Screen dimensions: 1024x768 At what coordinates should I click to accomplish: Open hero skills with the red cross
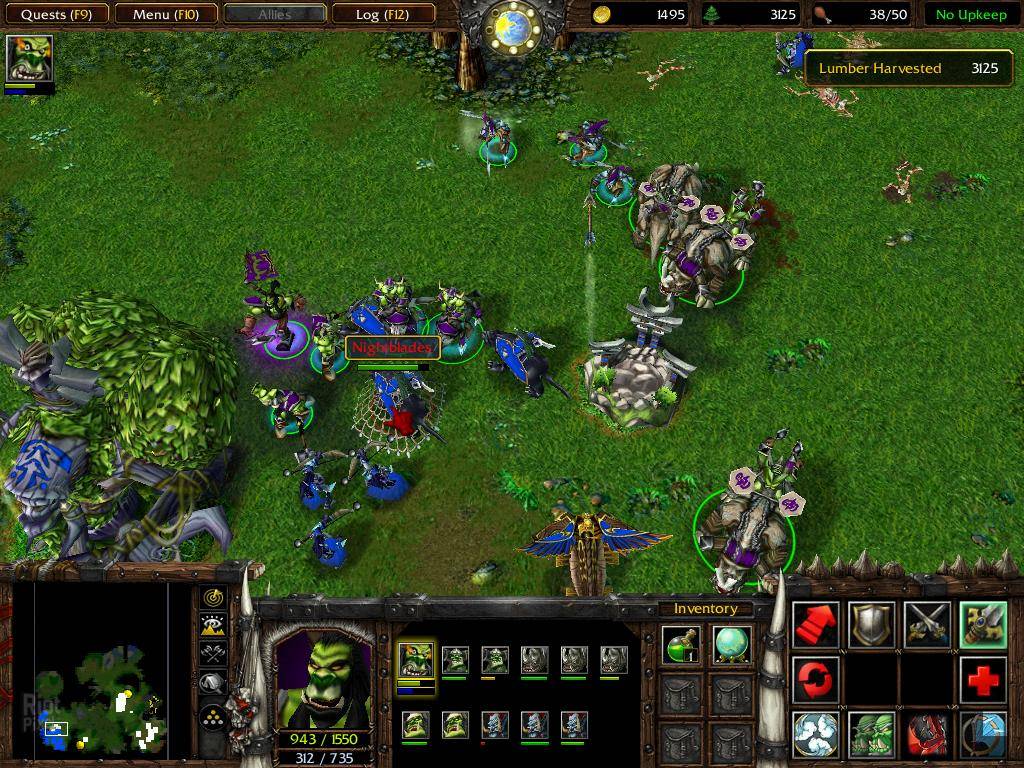pos(983,680)
